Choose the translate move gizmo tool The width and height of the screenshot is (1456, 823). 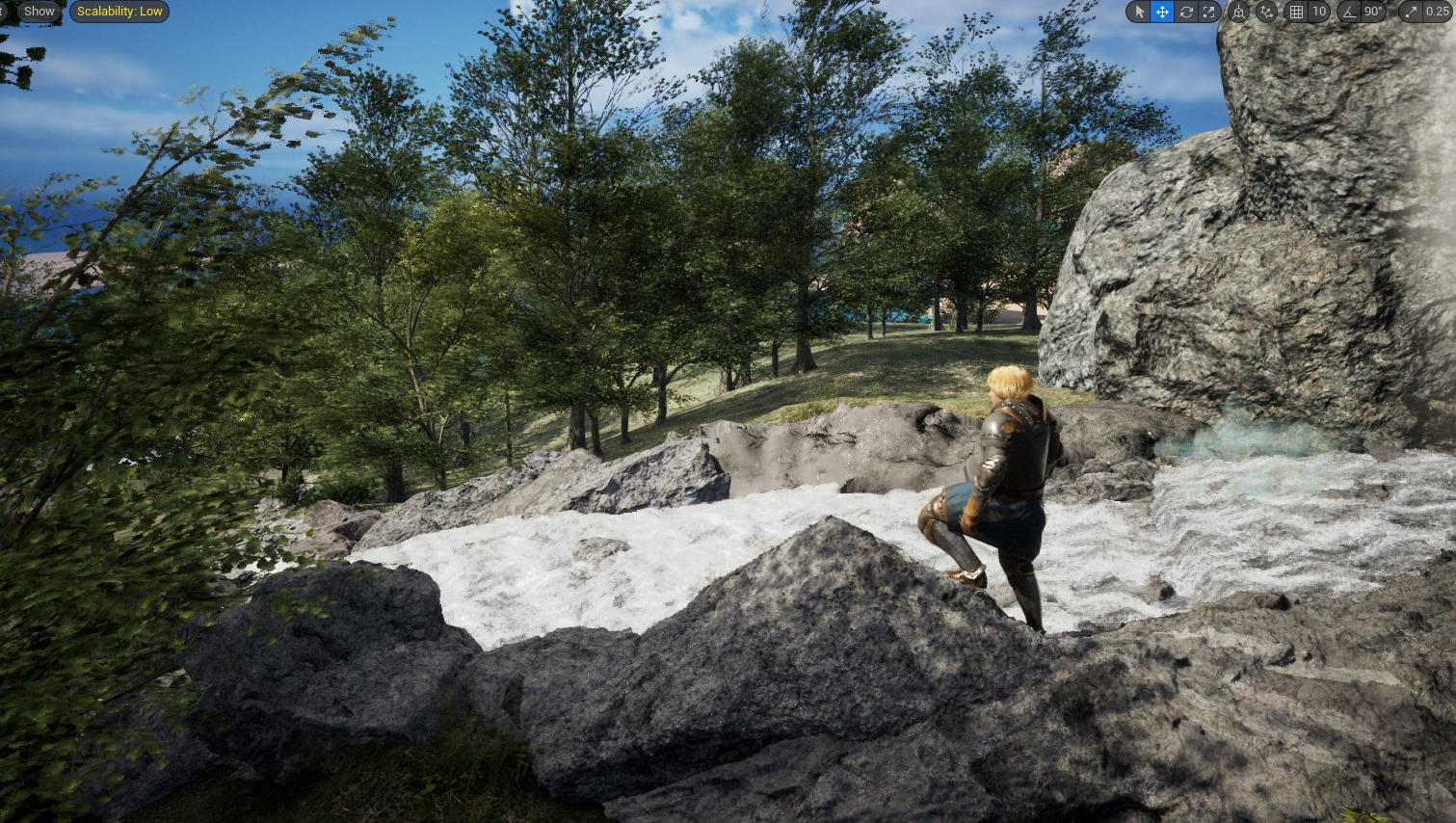(x=1163, y=12)
